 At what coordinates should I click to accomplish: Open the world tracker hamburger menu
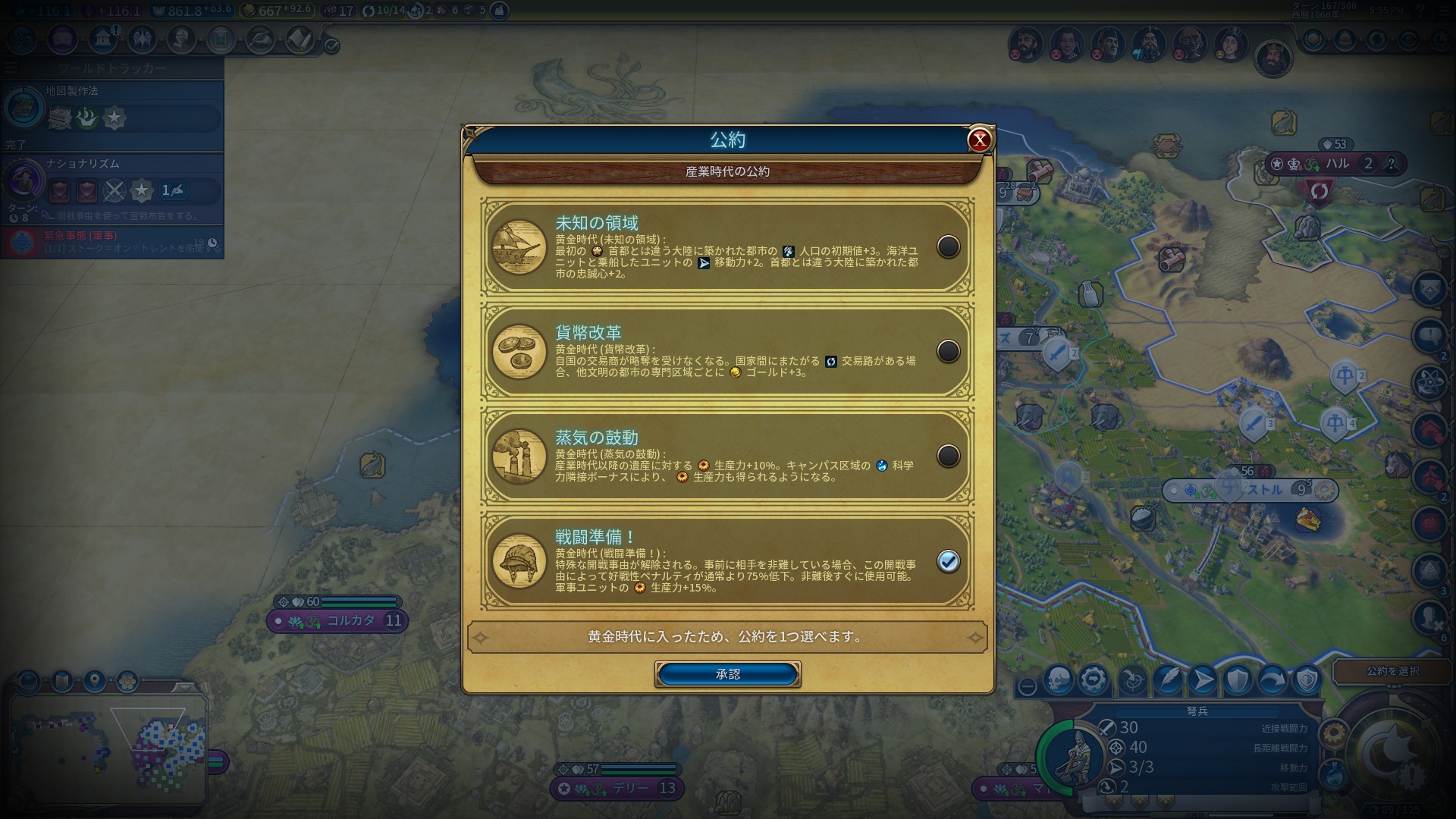[x=10, y=67]
